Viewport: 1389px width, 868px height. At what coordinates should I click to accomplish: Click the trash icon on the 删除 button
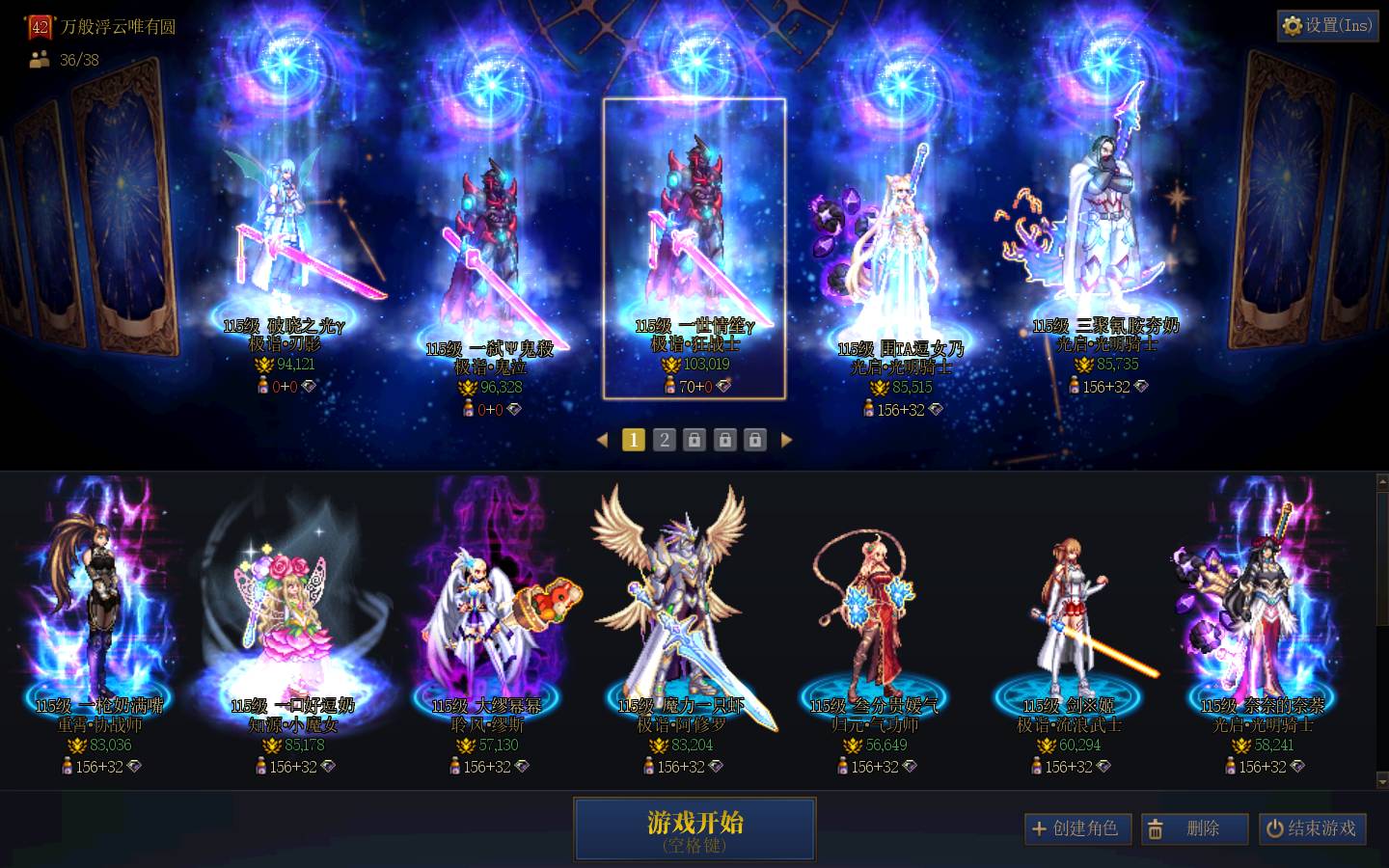click(1157, 828)
